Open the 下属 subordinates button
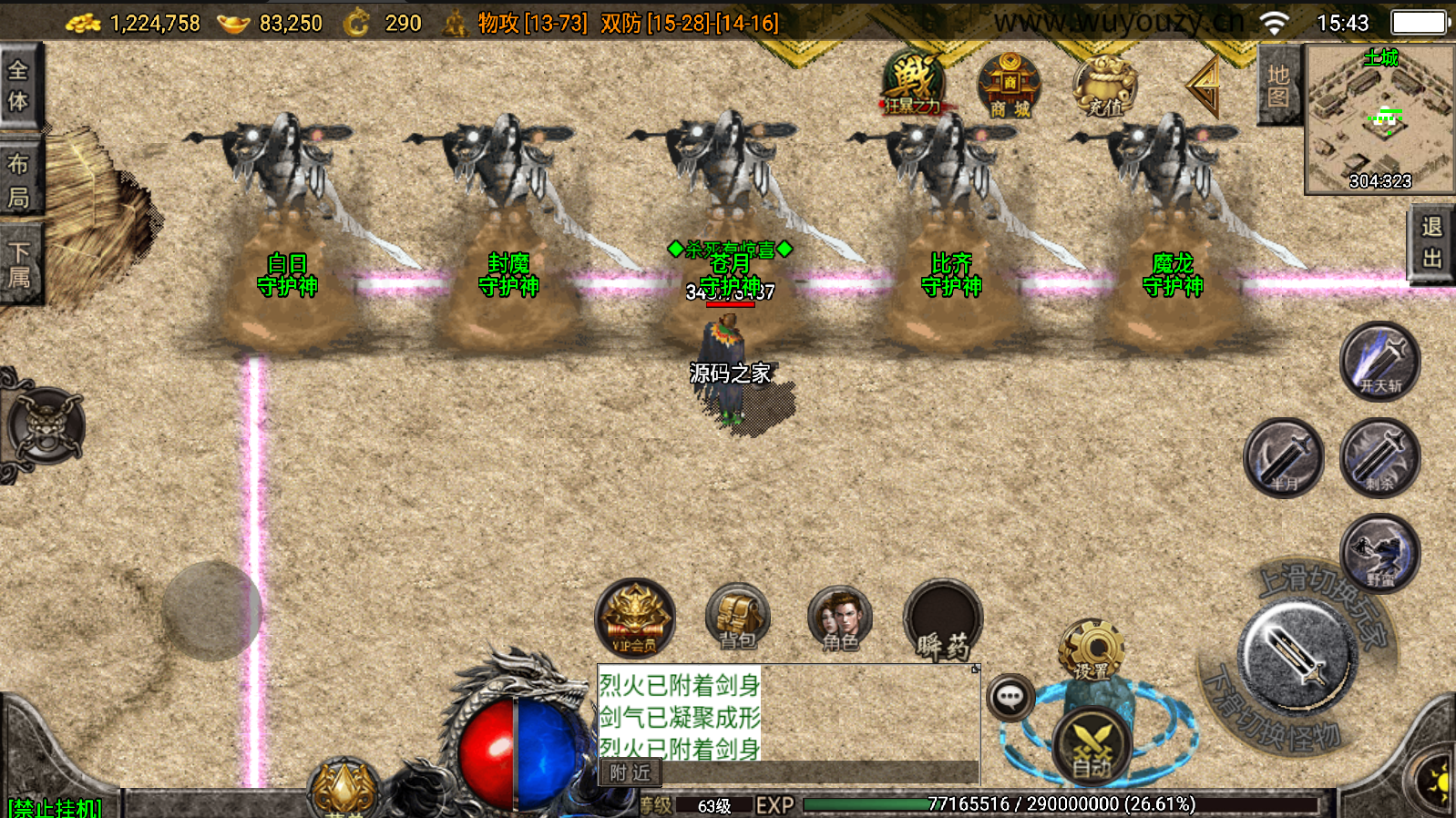 pos(19,264)
